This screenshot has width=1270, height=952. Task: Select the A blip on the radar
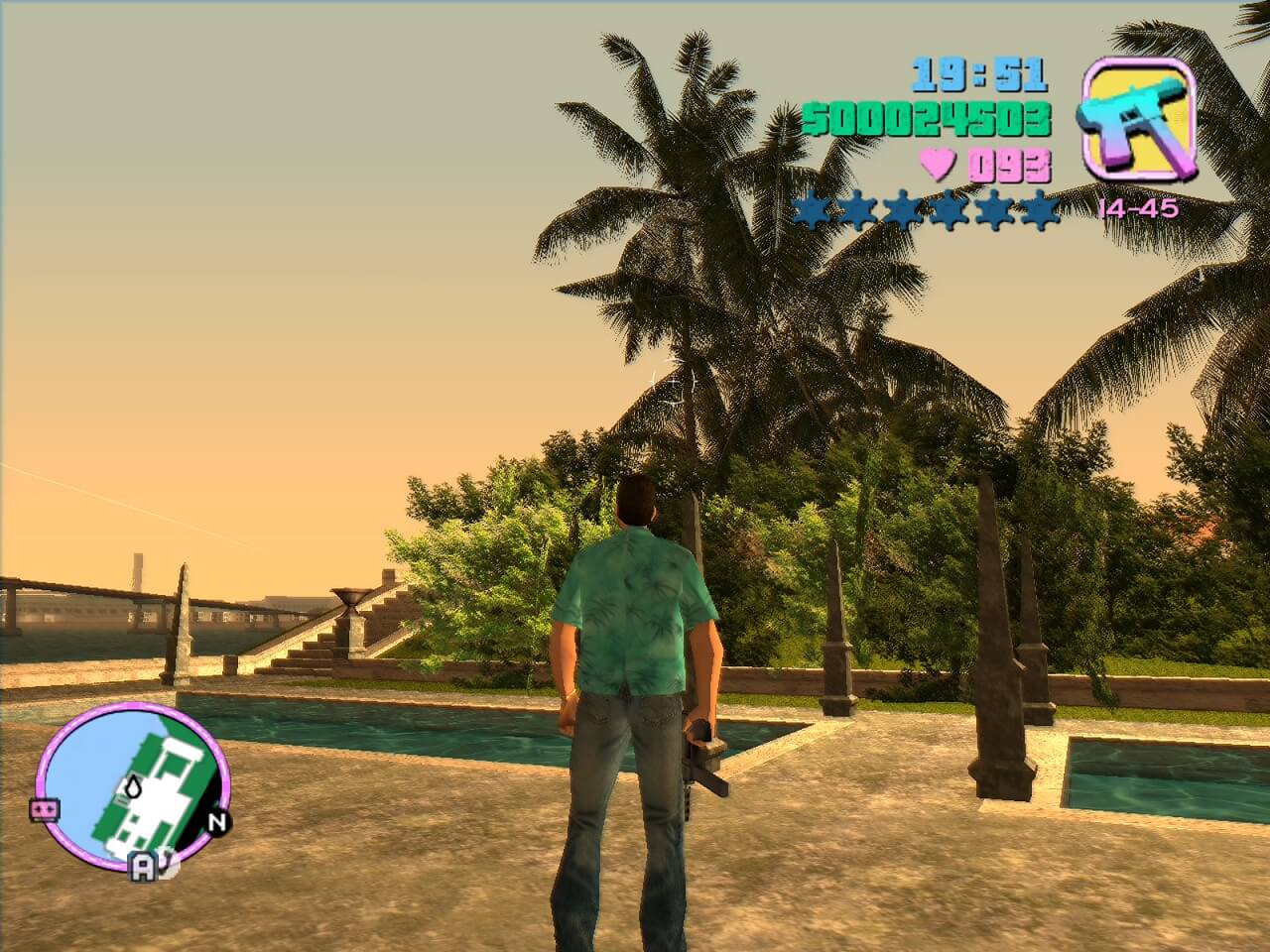pos(144,869)
